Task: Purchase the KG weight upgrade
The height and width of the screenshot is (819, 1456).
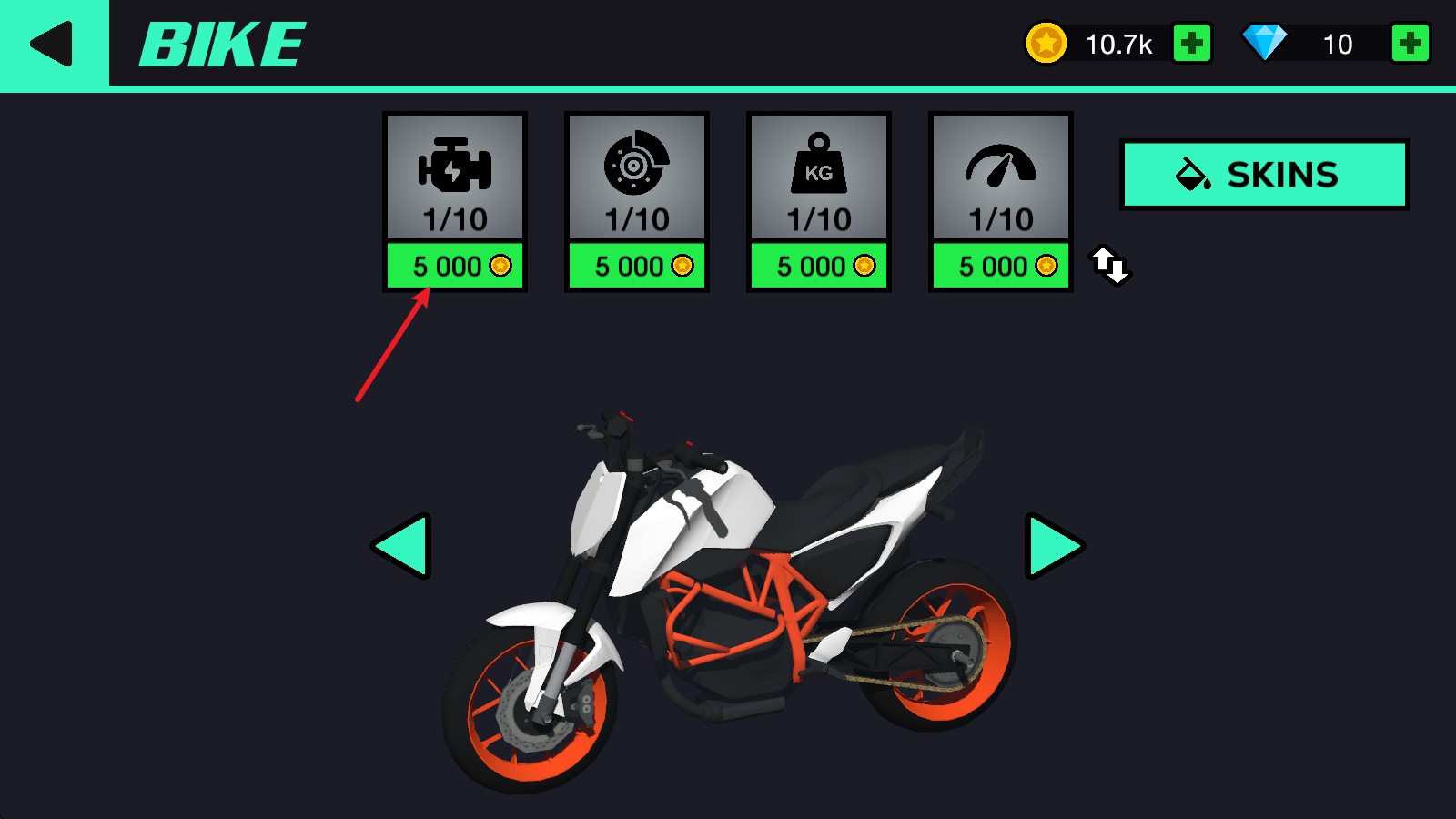Action: pyautogui.click(x=819, y=266)
